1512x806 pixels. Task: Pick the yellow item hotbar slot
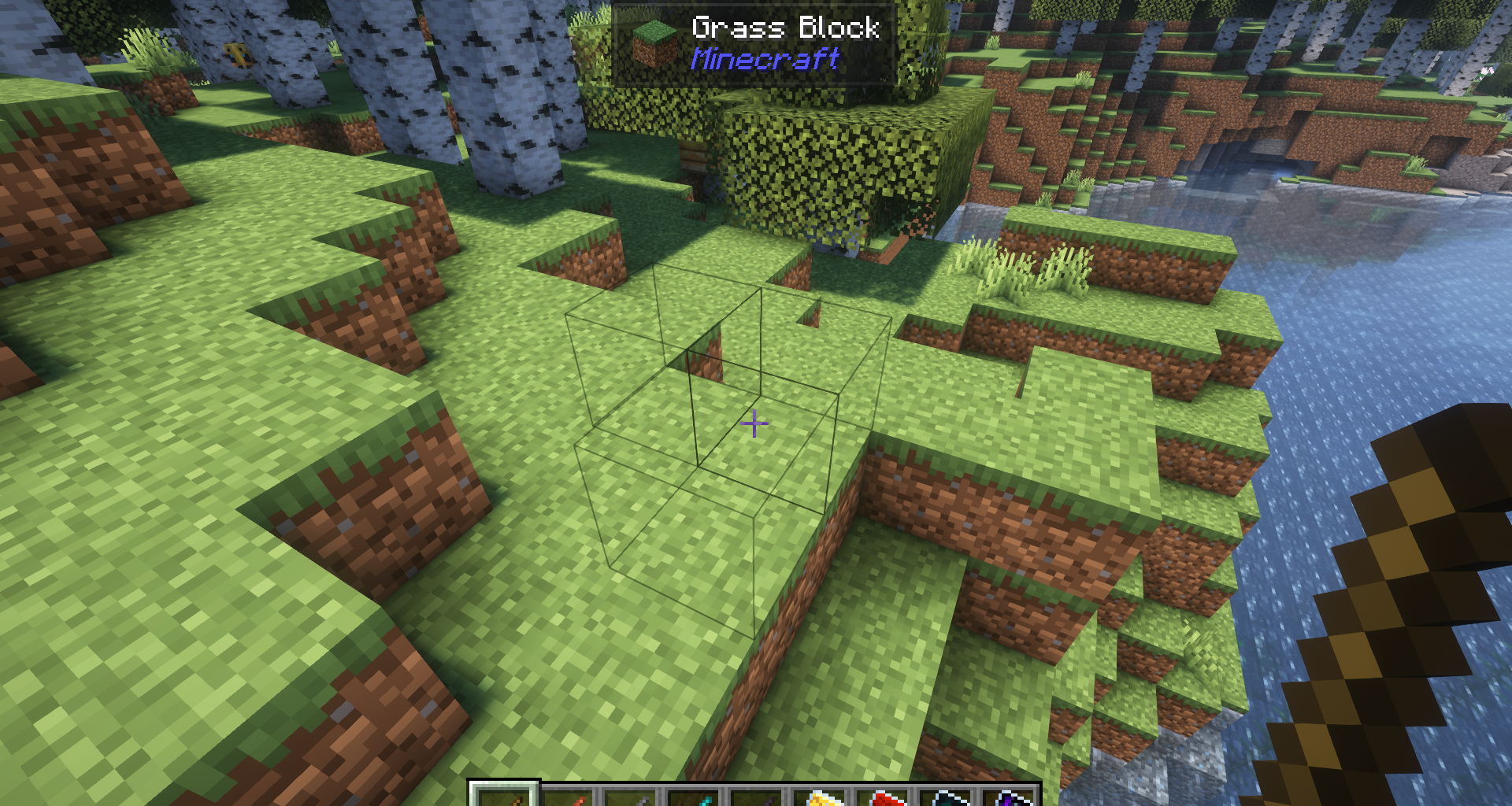point(820,798)
